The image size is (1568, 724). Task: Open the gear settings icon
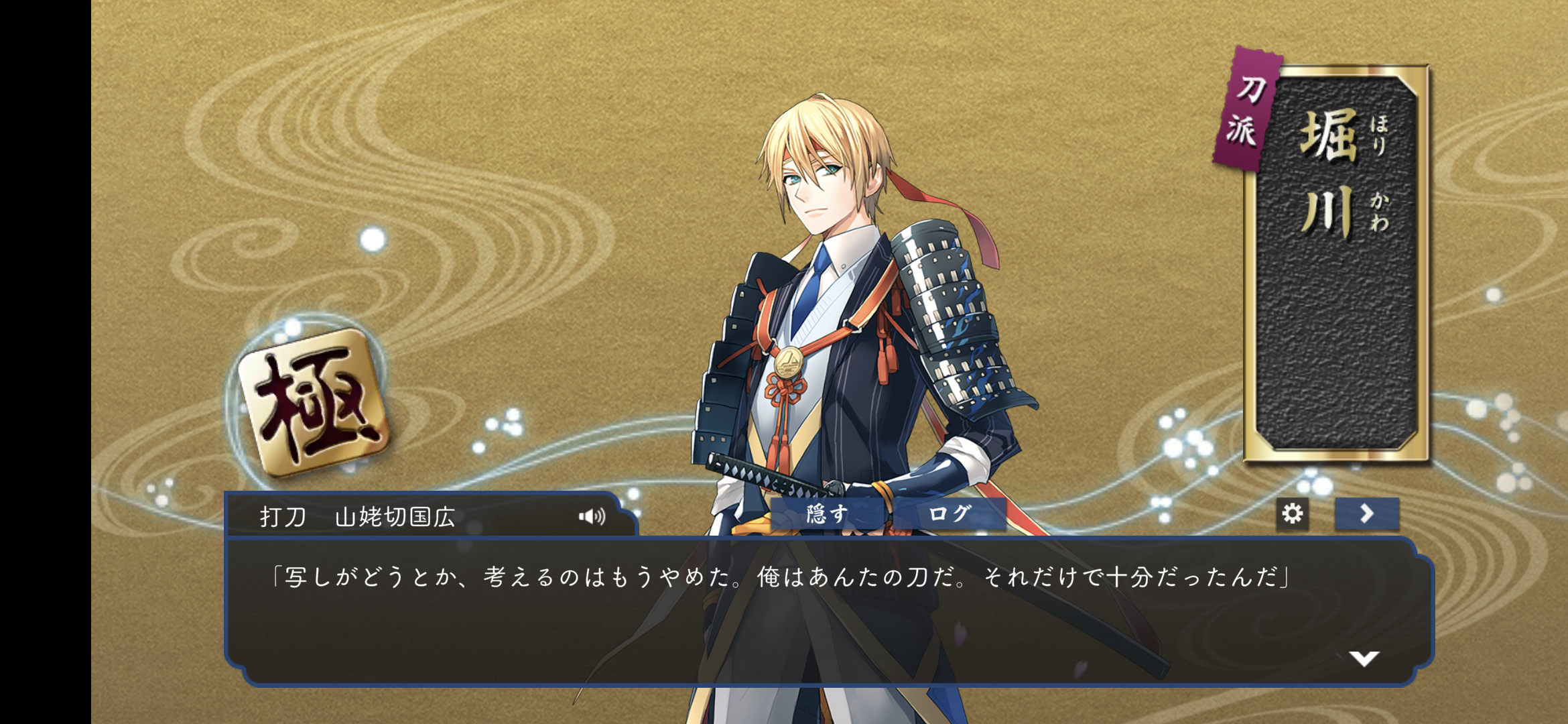tap(1292, 514)
